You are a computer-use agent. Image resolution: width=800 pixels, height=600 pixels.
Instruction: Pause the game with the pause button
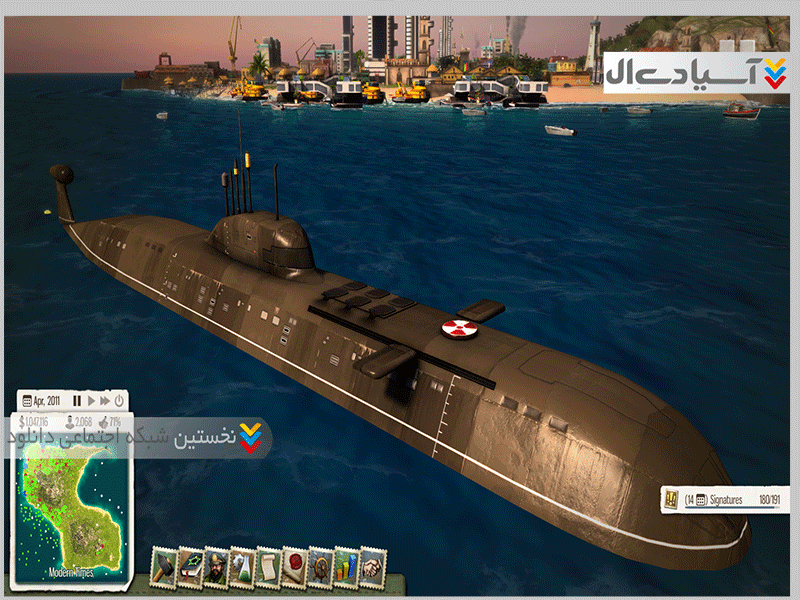[x=77, y=400]
